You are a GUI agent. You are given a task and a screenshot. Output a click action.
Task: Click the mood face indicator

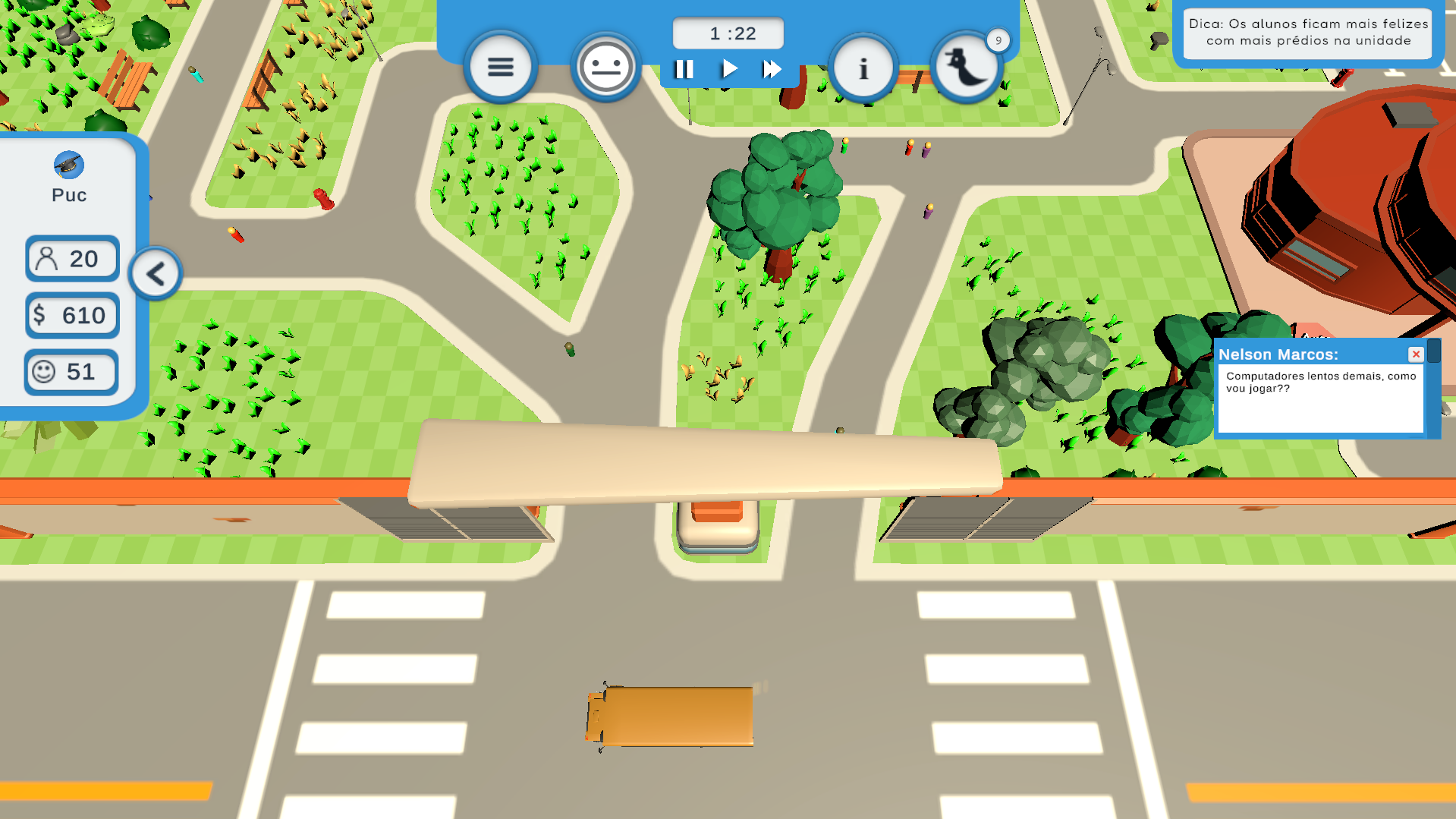click(x=605, y=67)
